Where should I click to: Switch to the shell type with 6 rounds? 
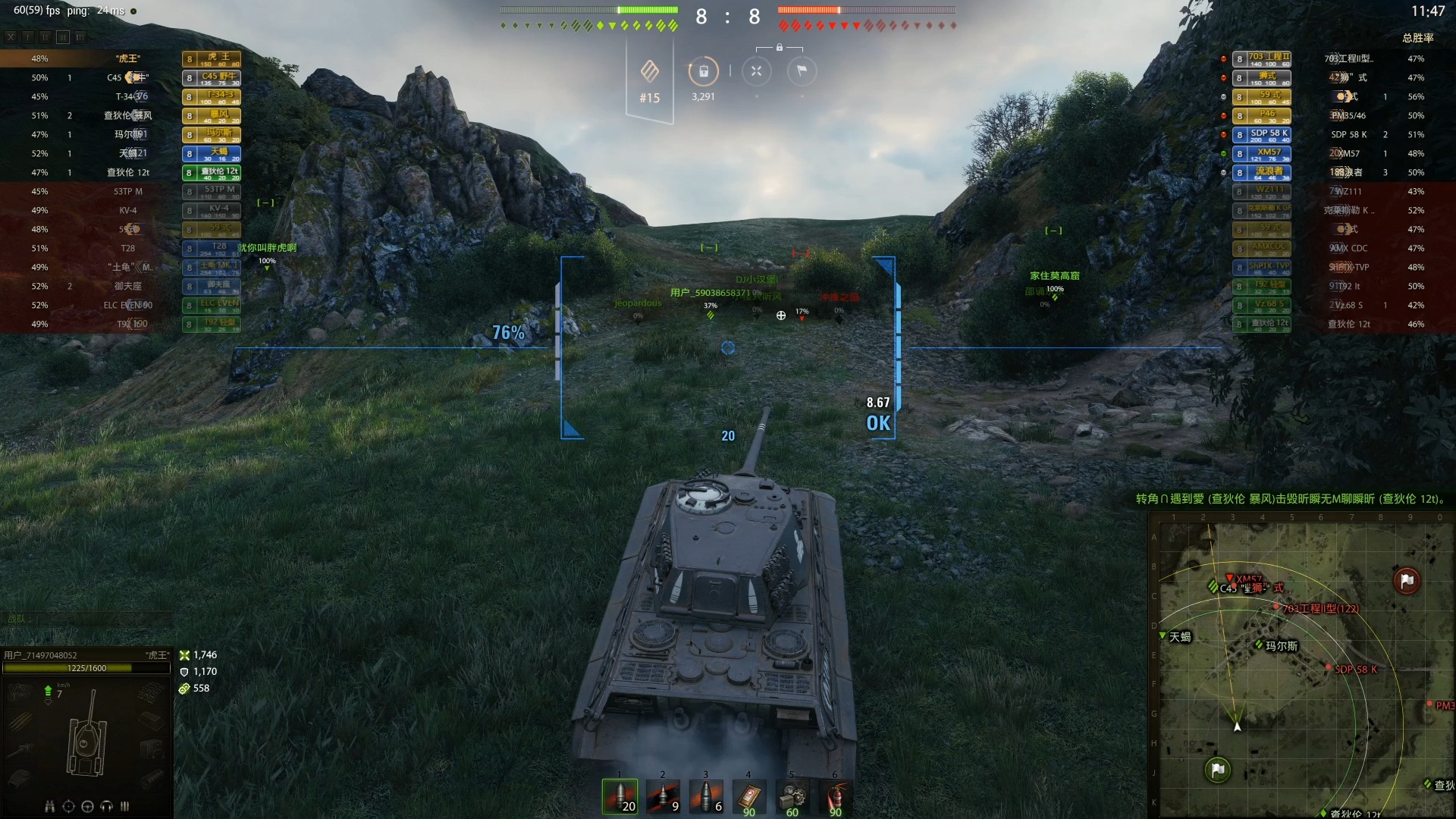tap(706, 796)
